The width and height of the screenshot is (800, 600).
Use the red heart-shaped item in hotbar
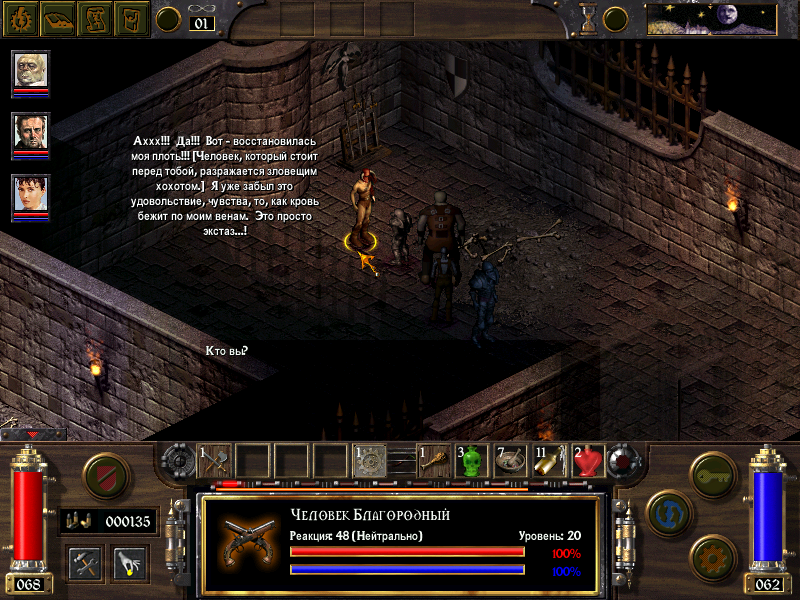click(x=587, y=460)
